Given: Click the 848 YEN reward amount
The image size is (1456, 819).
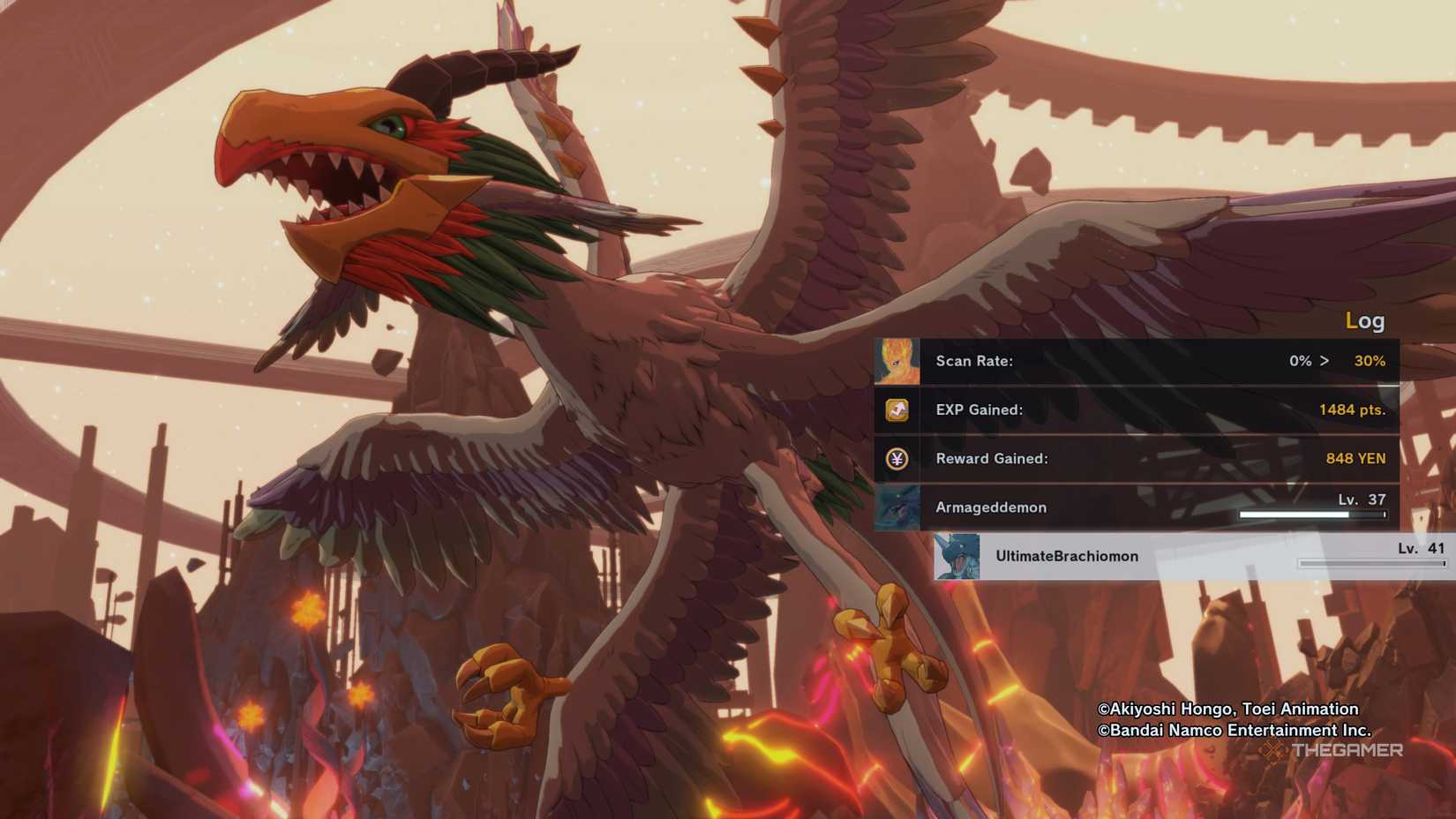Looking at the screenshot, I should 1356,458.
